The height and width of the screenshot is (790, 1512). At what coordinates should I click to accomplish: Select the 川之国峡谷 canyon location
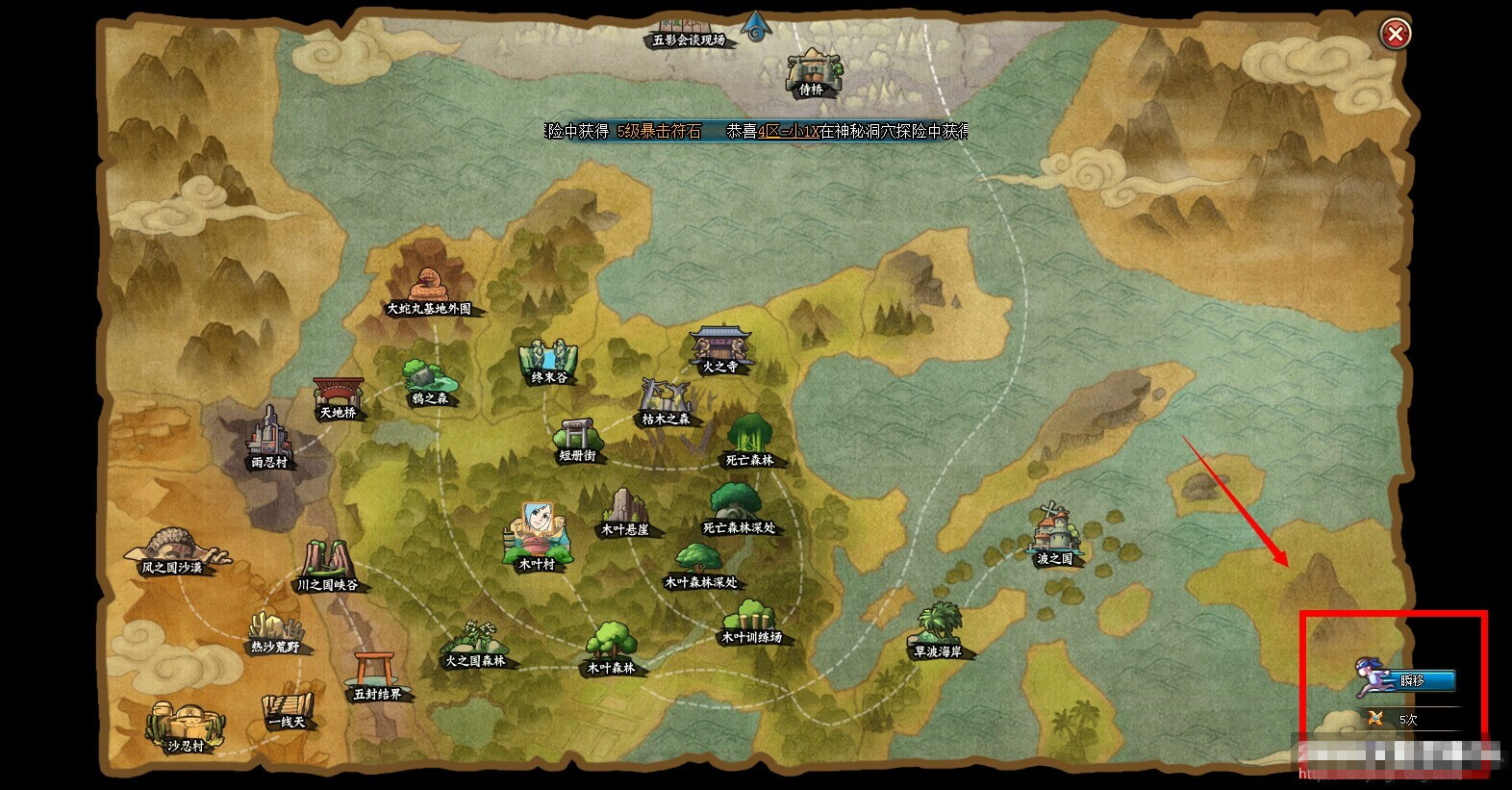click(327, 566)
